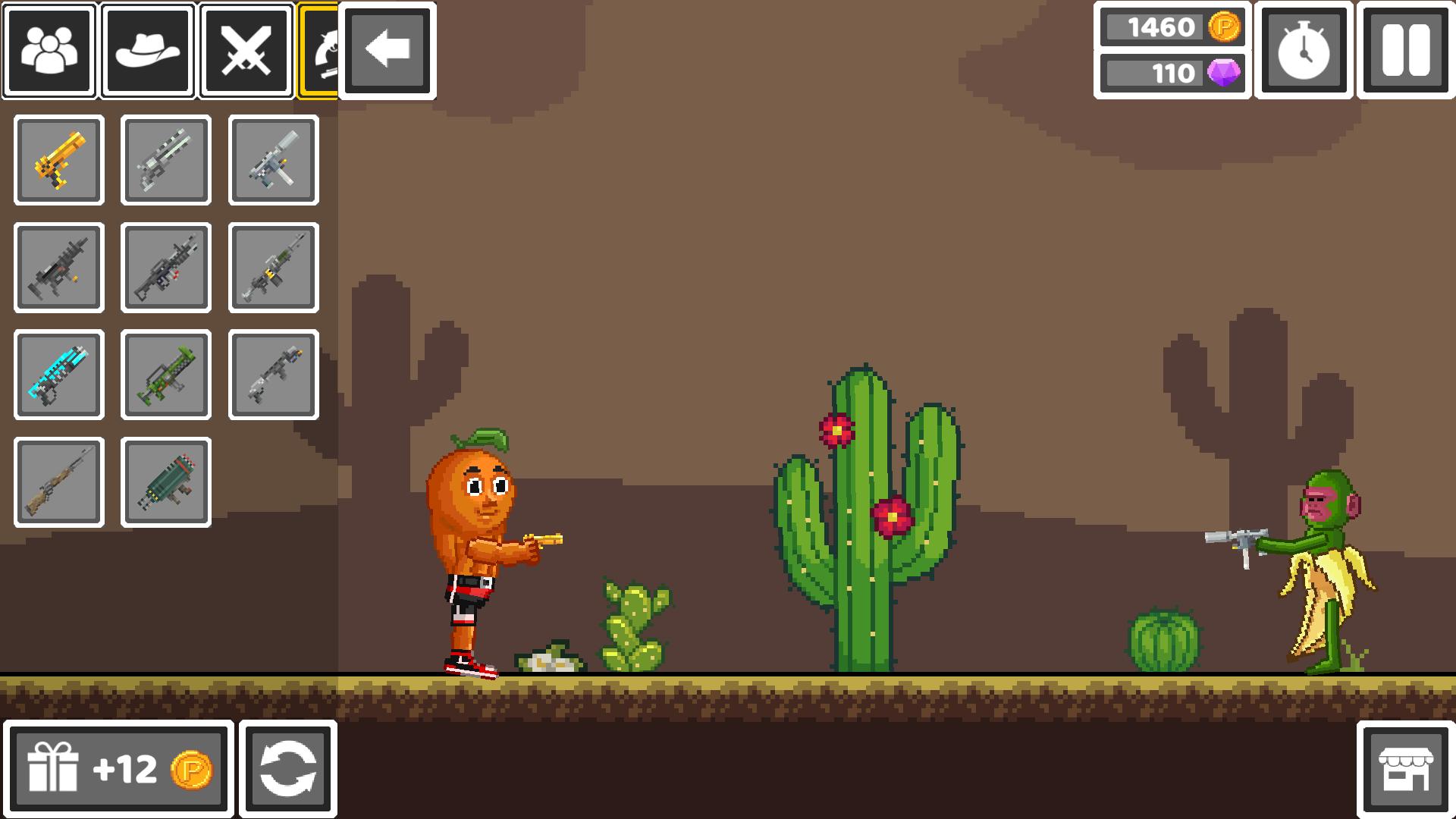This screenshot has width=1456, height=819.
Task: Claim the +12 coin gift reward
Action: pyautogui.click(x=121, y=767)
